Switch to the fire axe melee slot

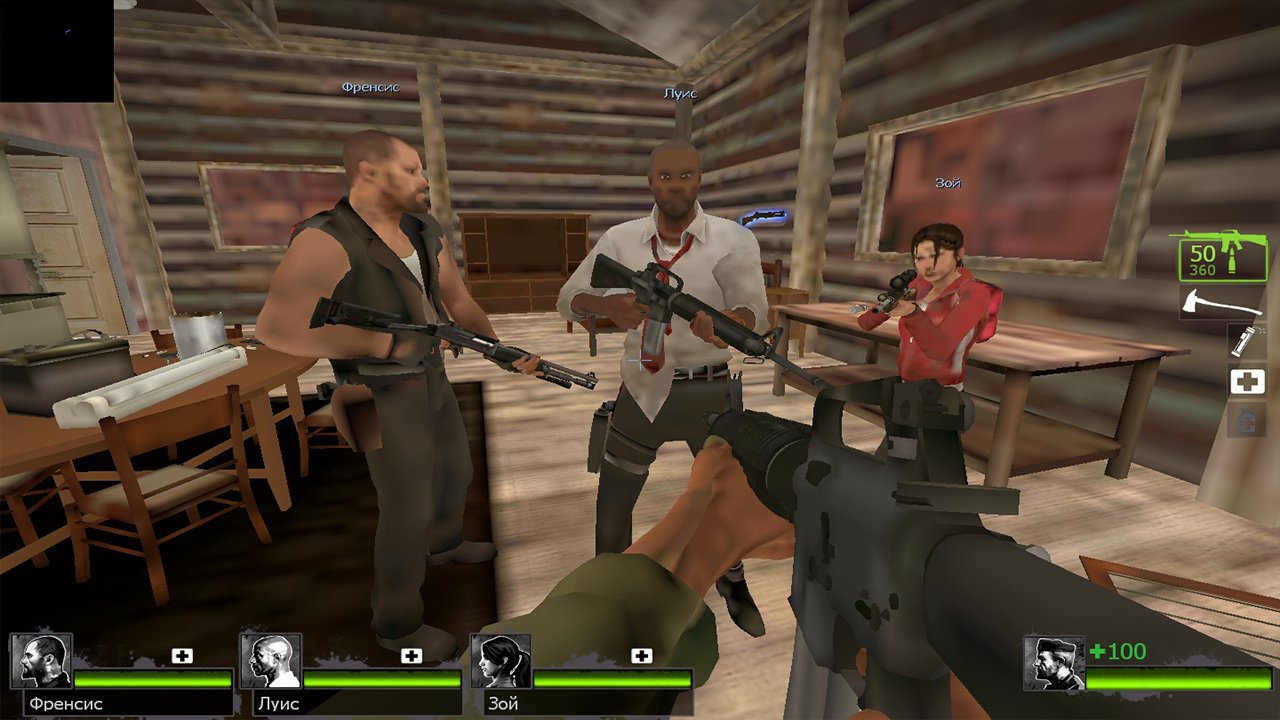1221,303
